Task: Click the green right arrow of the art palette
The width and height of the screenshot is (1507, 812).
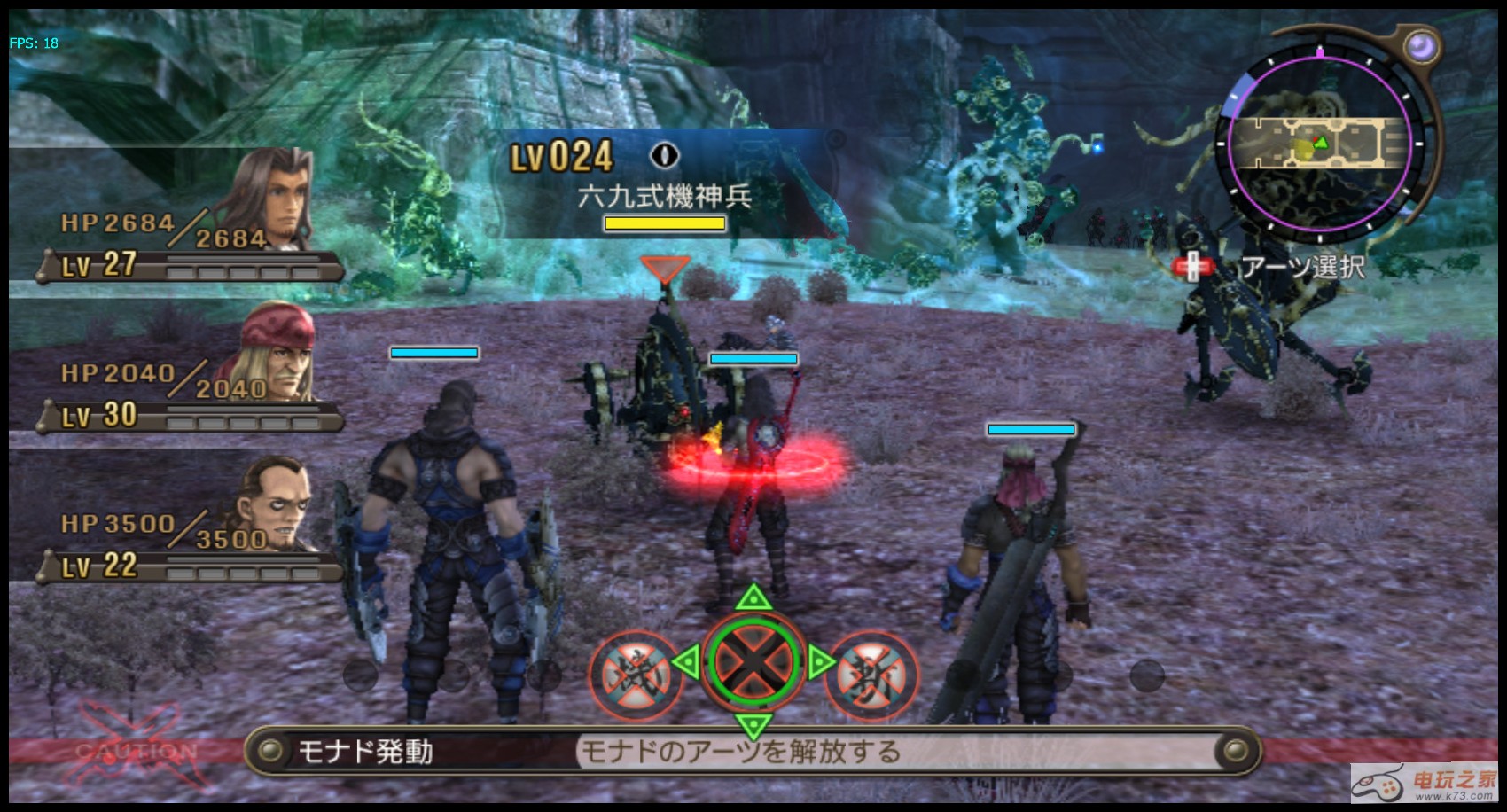Action: (x=819, y=662)
